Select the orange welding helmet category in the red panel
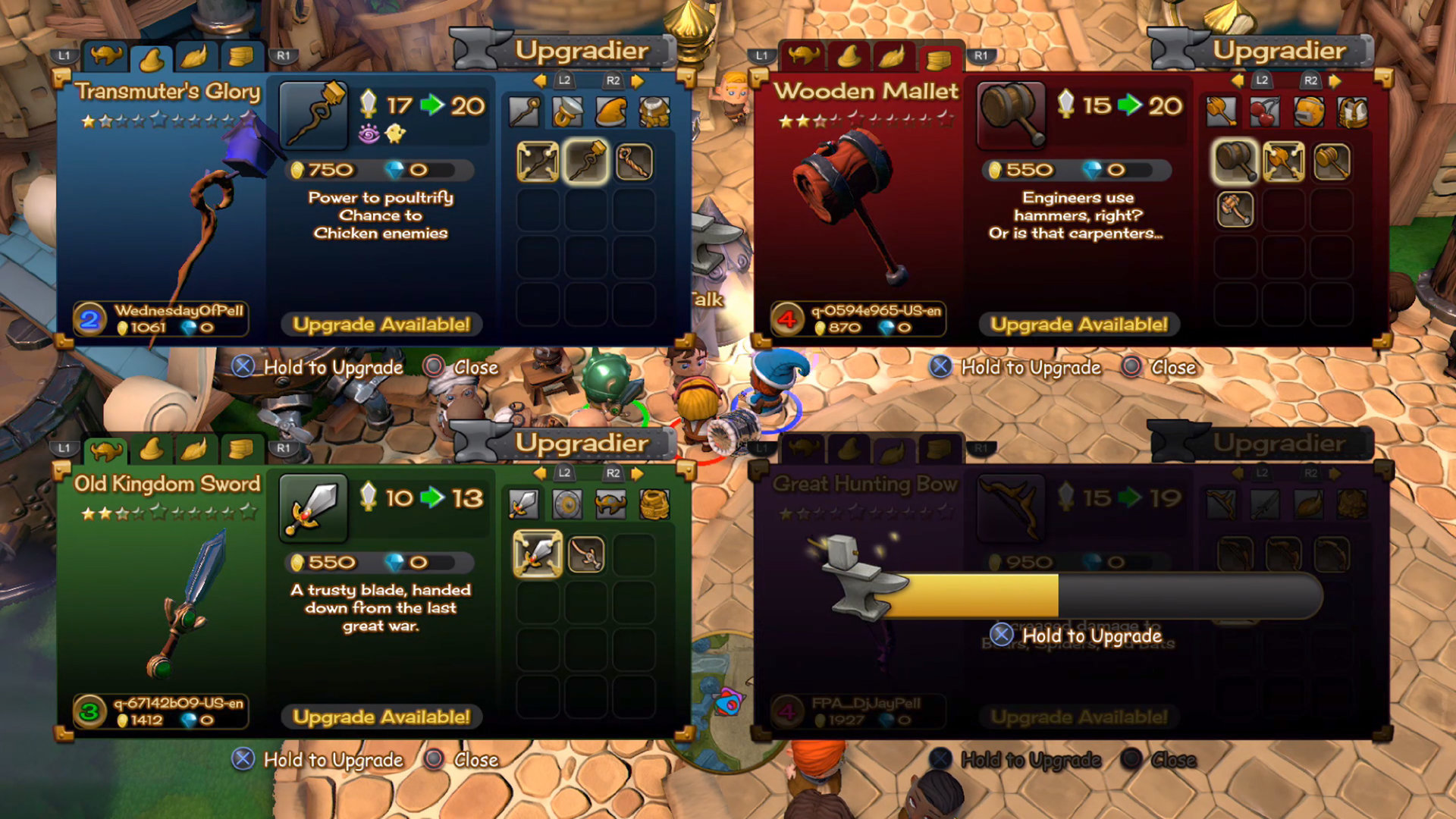The width and height of the screenshot is (1456, 819). (x=1309, y=112)
